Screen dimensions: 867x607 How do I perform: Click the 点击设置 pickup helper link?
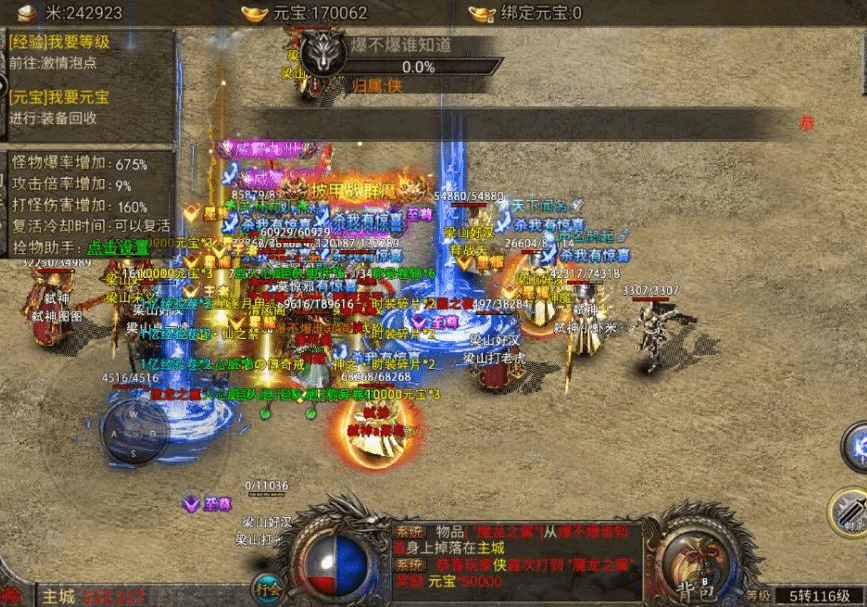[x=117, y=244]
